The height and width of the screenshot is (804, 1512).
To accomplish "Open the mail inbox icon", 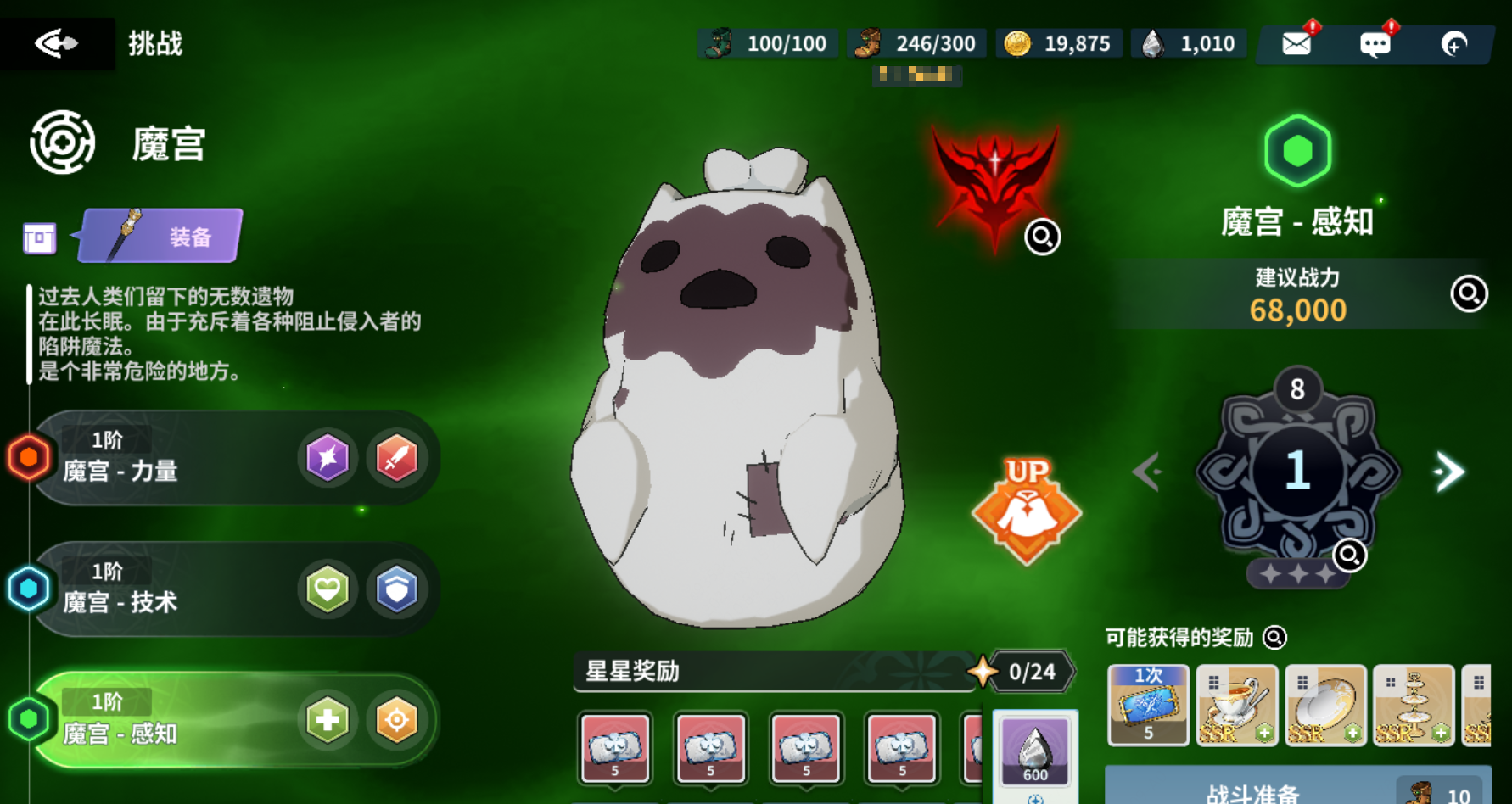I will coord(1298,42).
